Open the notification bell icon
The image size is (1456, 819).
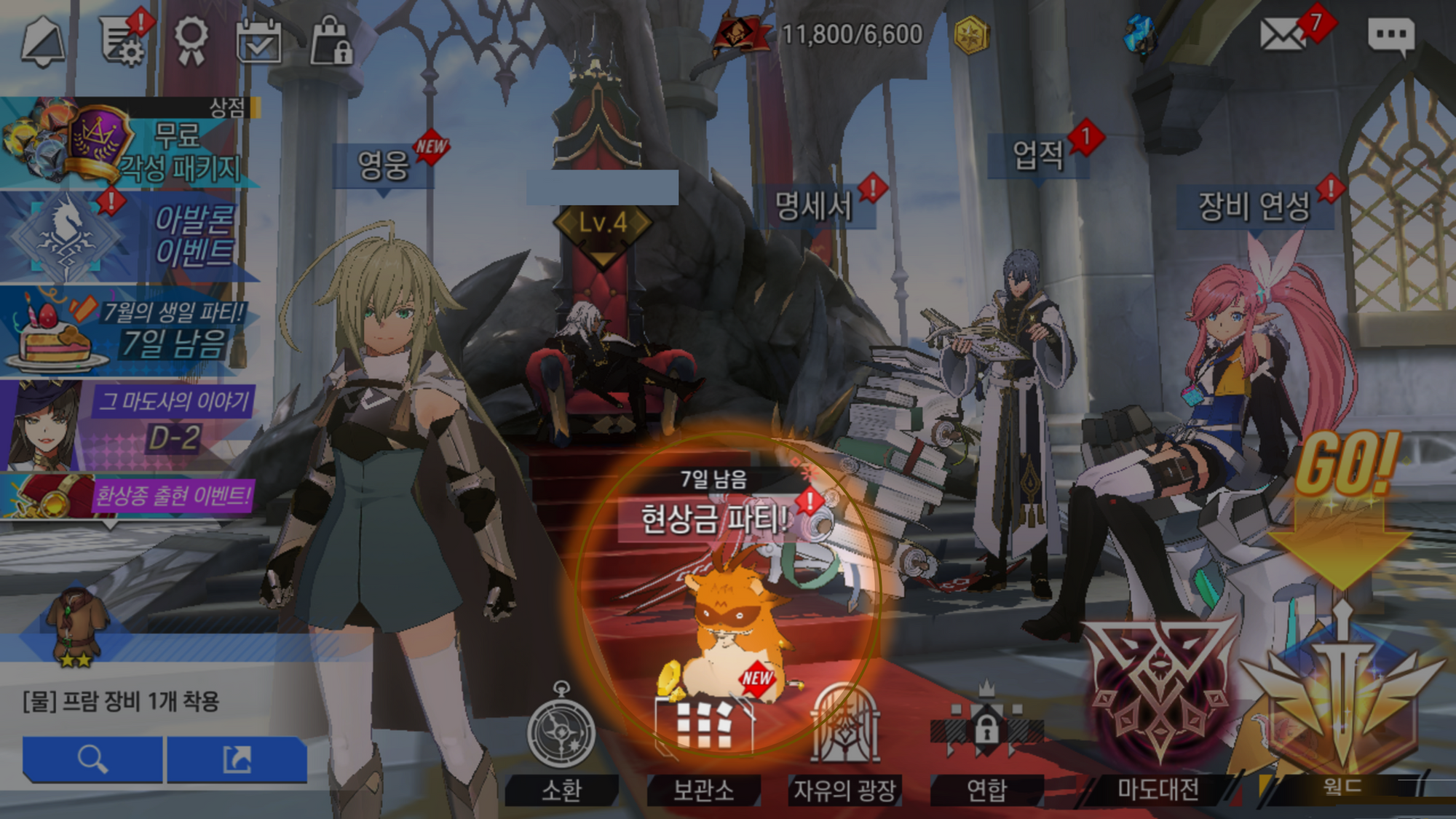click(x=43, y=42)
